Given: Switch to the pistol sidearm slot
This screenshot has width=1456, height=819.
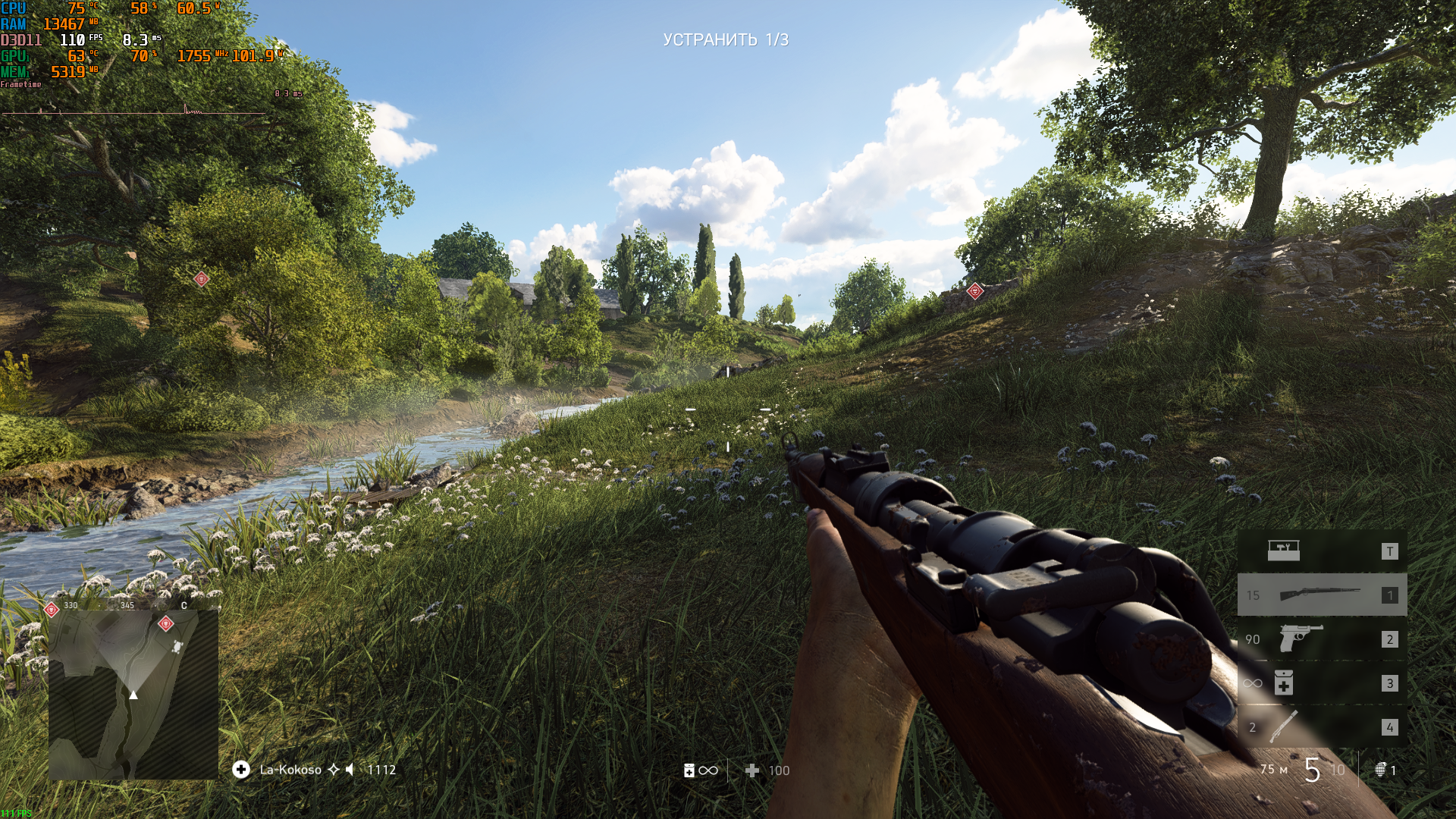Looking at the screenshot, I should pos(1321,639).
